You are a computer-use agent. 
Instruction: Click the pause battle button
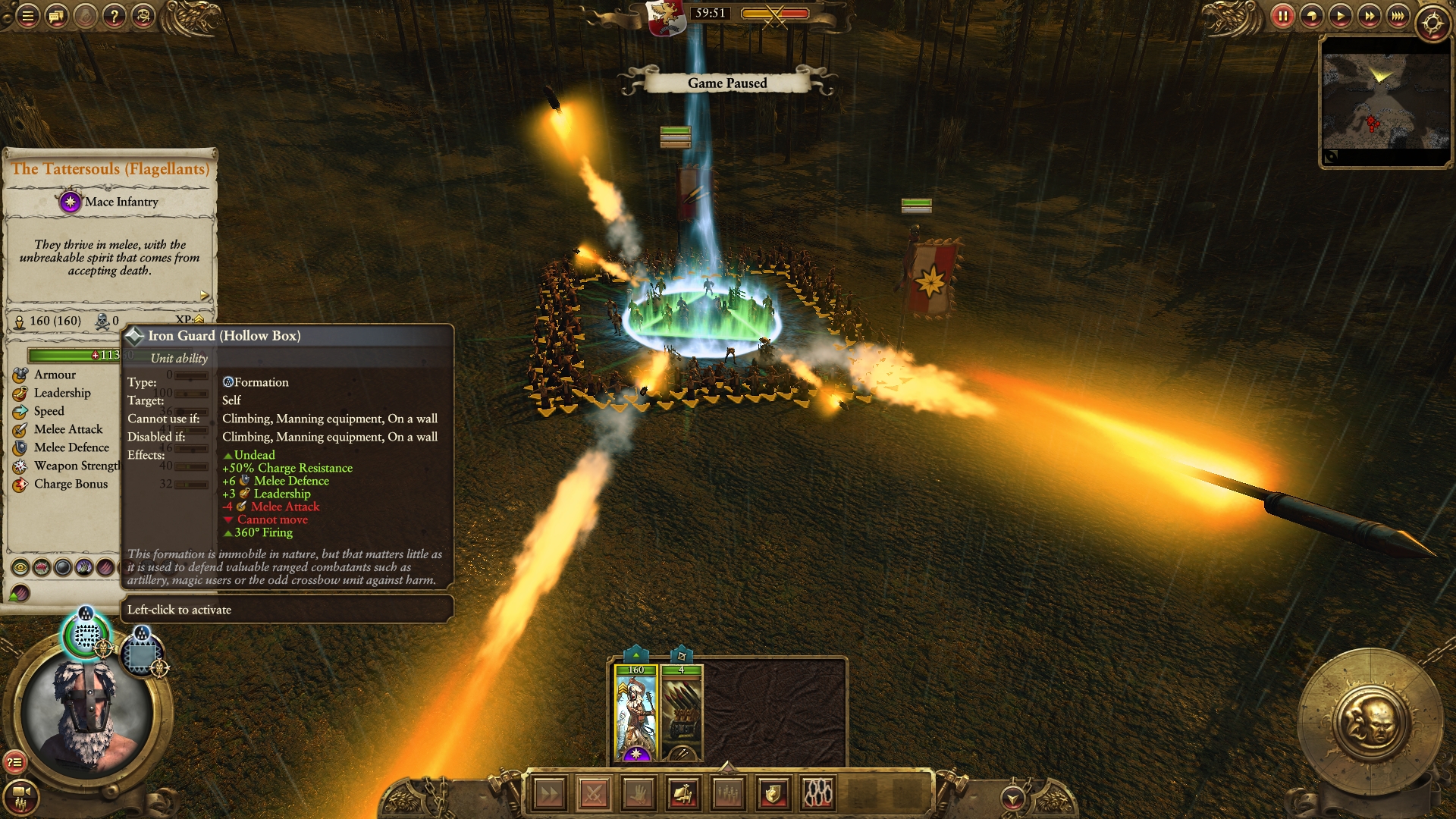[1282, 16]
